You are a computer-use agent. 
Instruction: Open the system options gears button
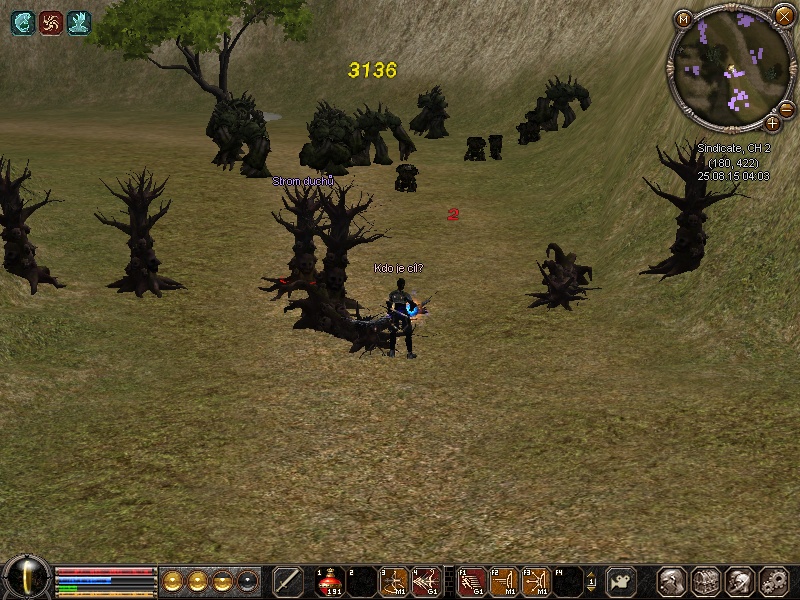coord(773,581)
